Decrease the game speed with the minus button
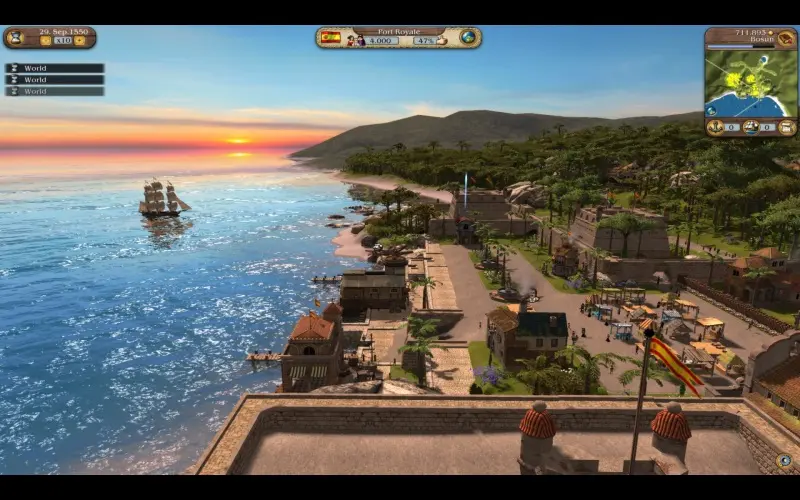Image resolution: width=800 pixels, height=500 pixels. (x=45, y=41)
